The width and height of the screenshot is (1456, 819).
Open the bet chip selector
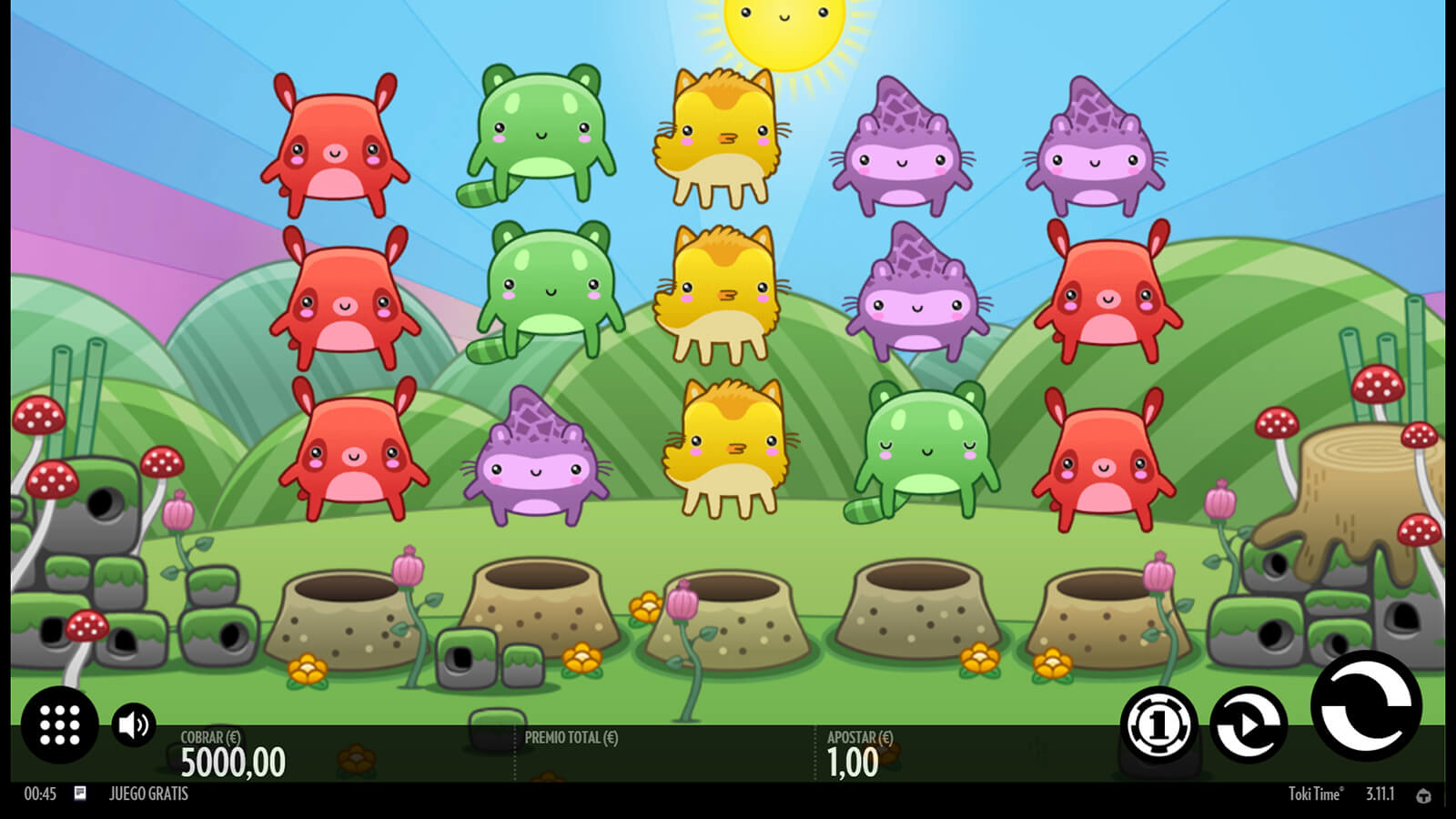coord(1158,724)
